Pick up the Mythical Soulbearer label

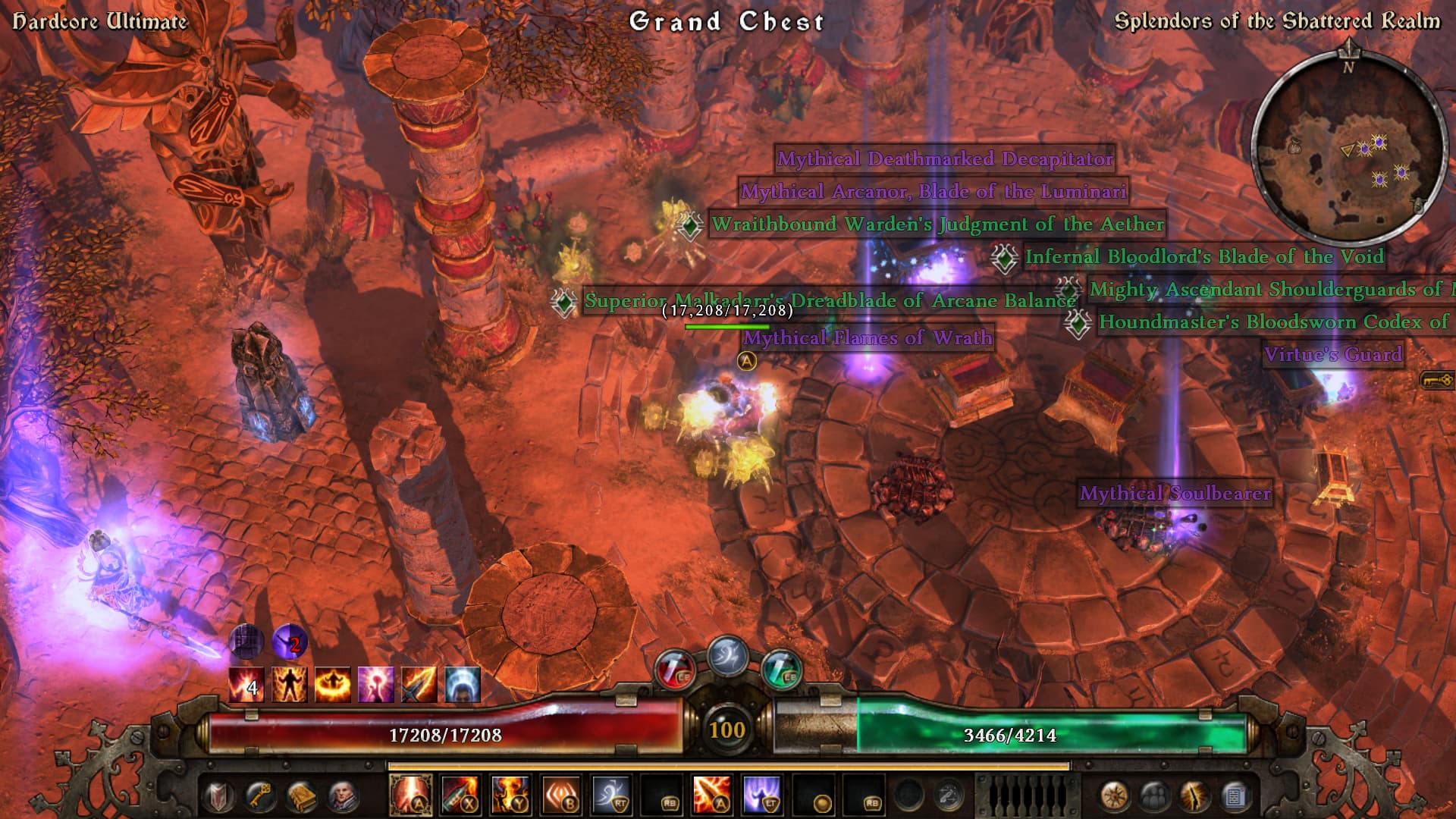click(1175, 494)
